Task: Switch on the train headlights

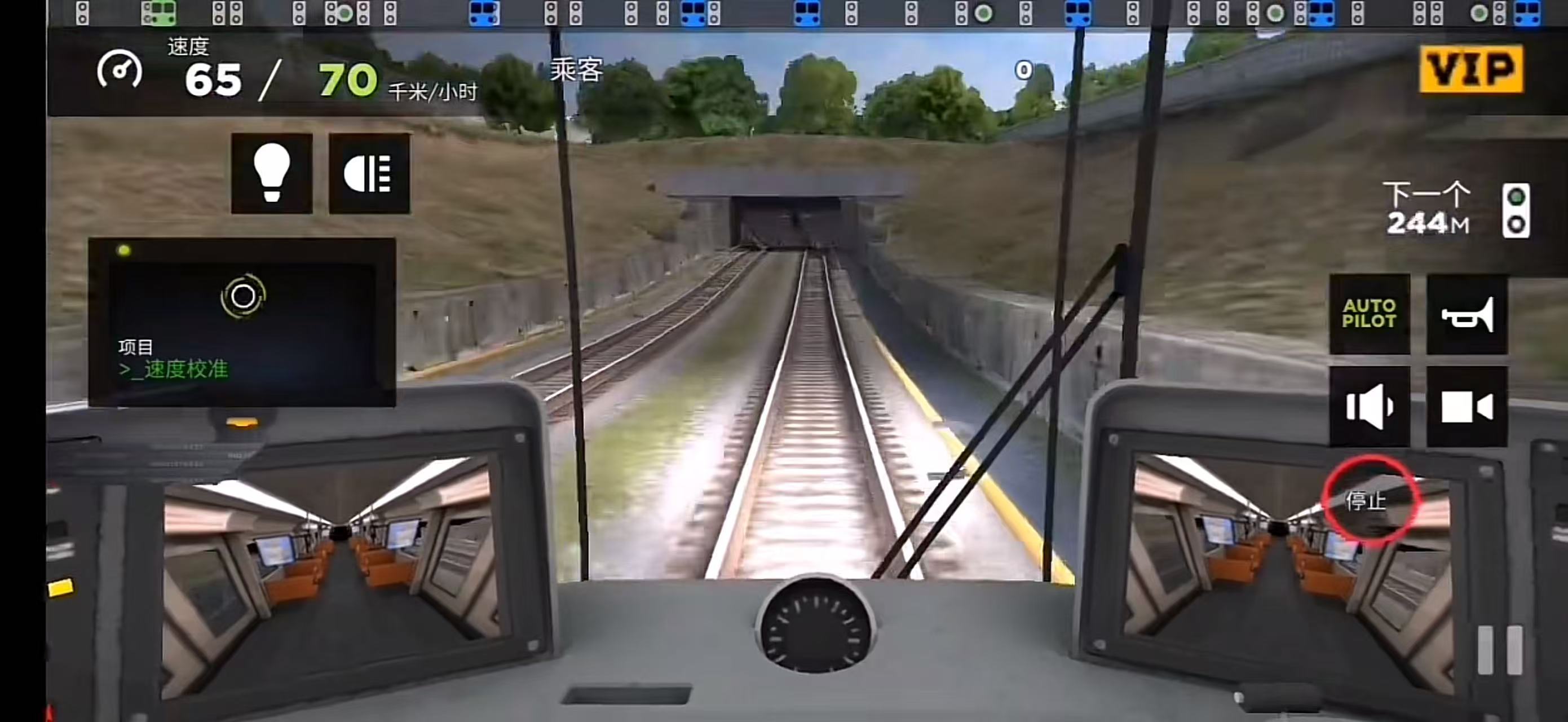Action: [x=369, y=174]
